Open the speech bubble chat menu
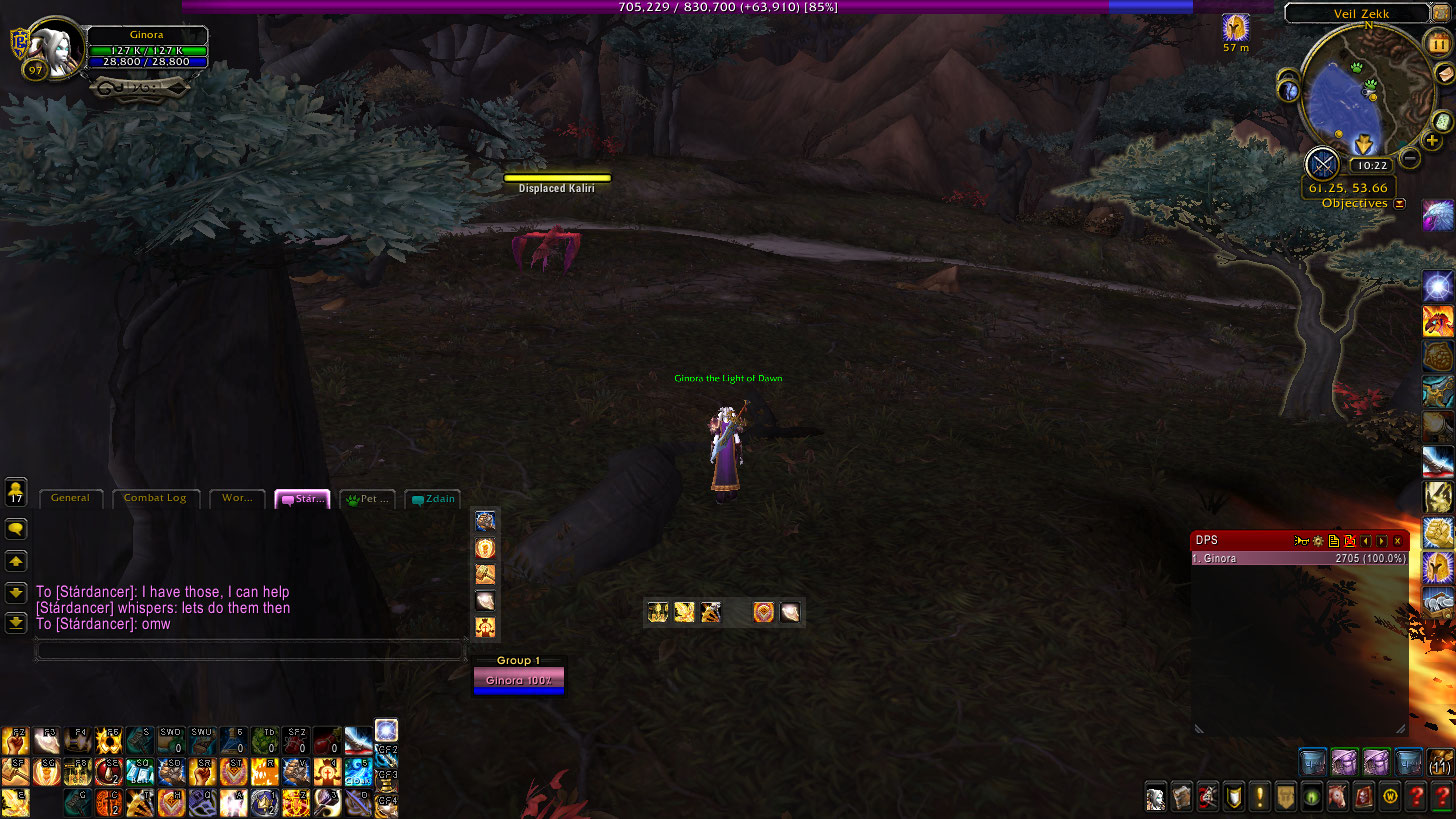Screen dimensions: 1456x819 pyautogui.click(x=16, y=528)
